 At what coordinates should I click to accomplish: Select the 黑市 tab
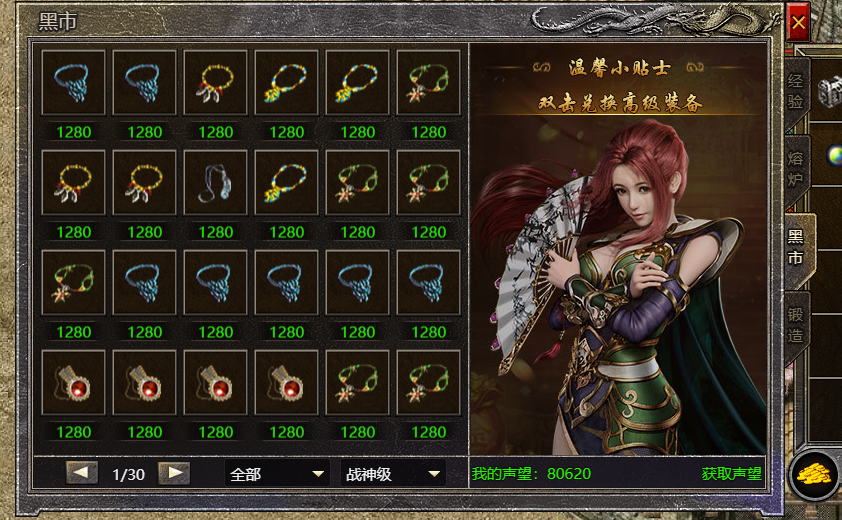click(797, 247)
